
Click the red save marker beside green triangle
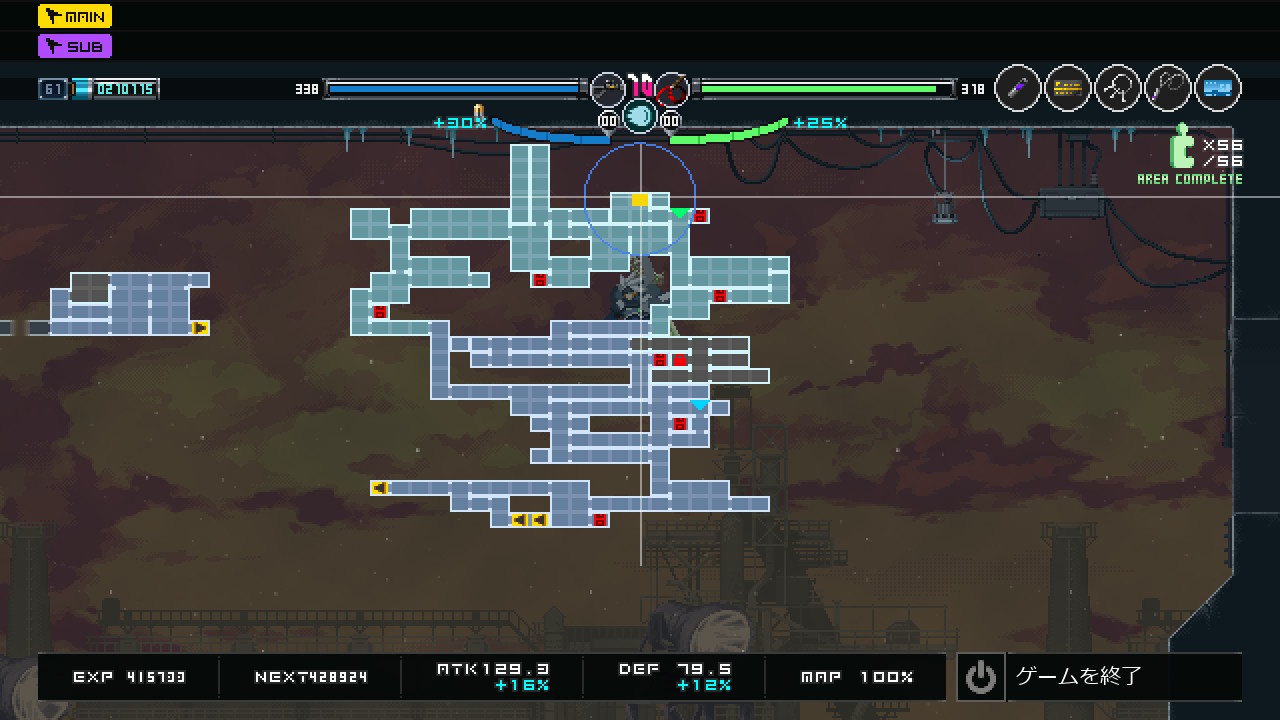point(700,216)
